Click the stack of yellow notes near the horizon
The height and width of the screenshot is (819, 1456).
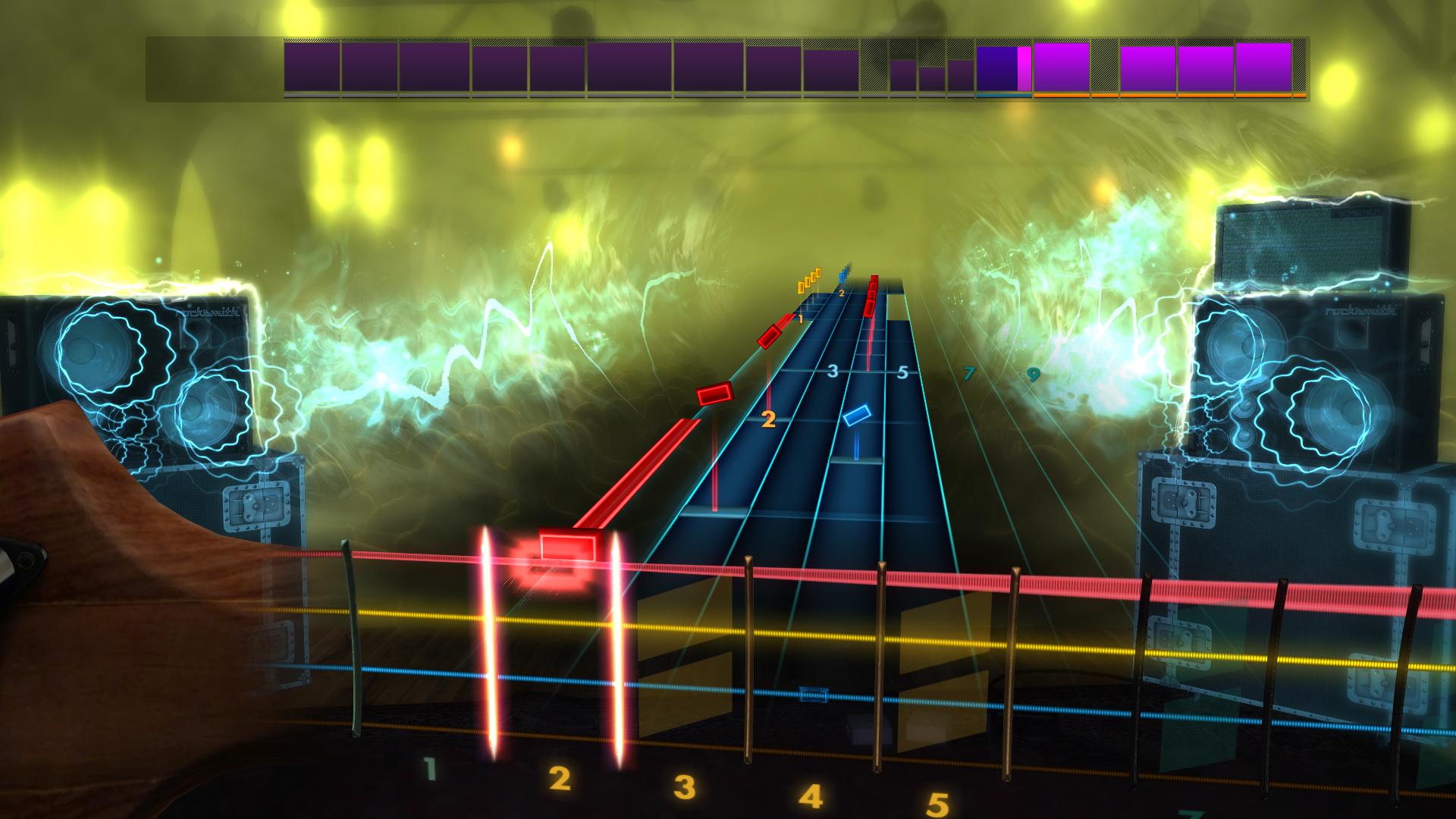808,281
